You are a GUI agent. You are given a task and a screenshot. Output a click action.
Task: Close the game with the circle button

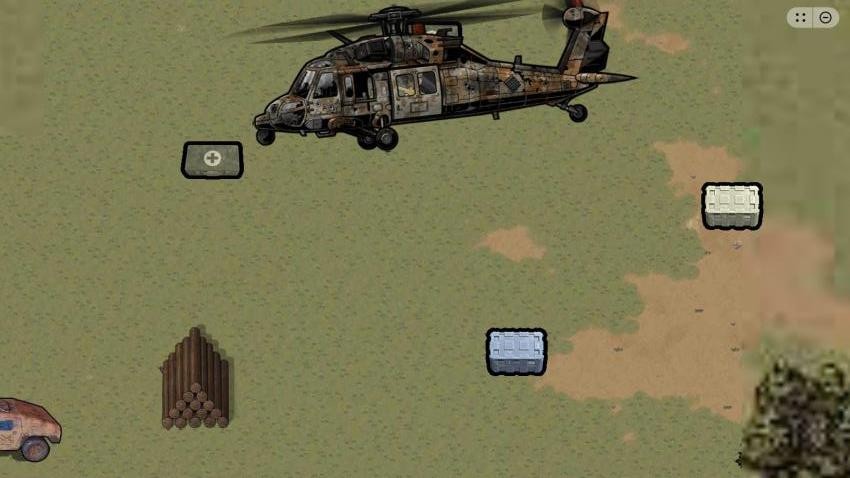pyautogui.click(x=826, y=17)
